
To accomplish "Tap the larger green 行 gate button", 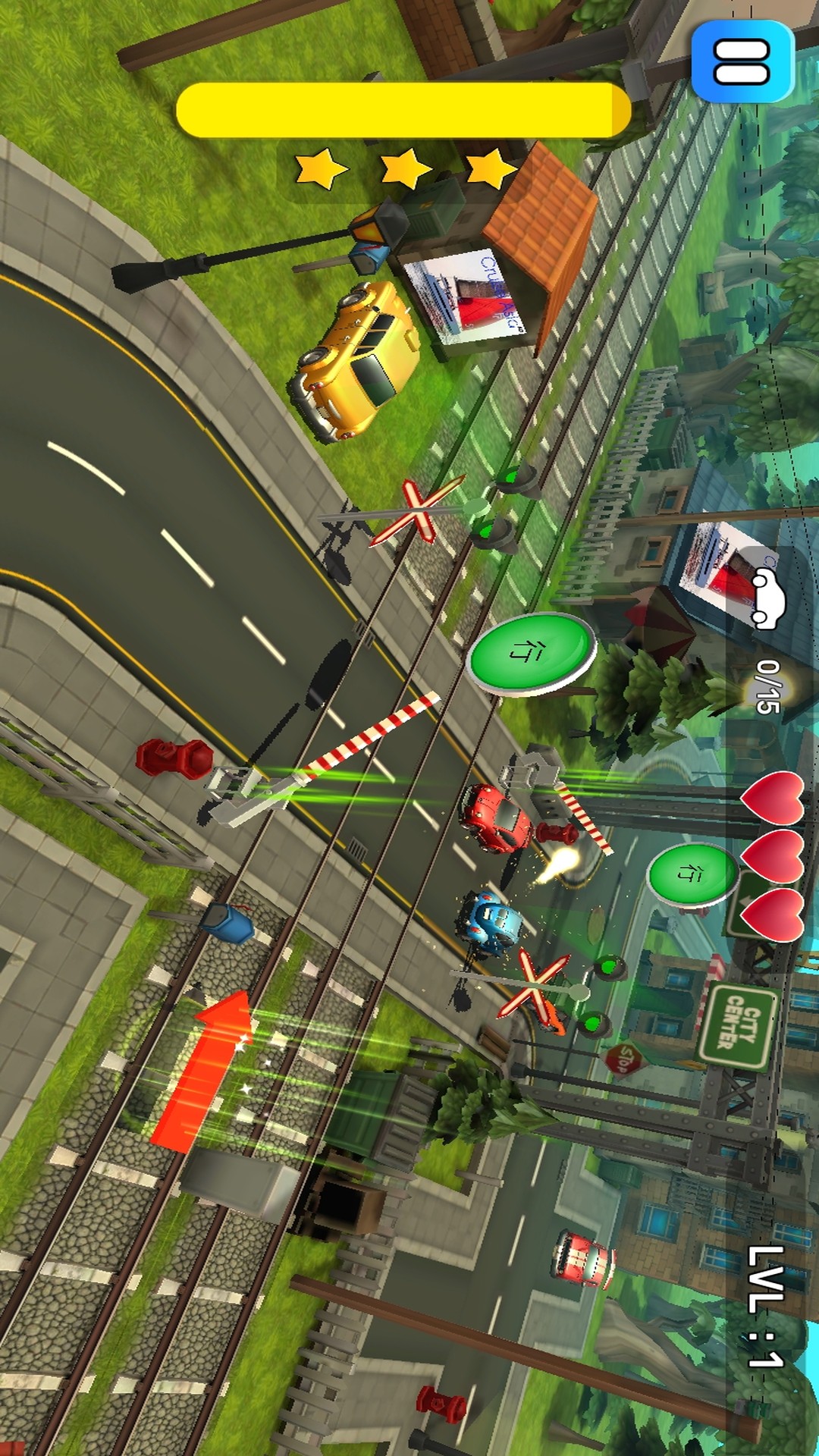I will point(530,652).
